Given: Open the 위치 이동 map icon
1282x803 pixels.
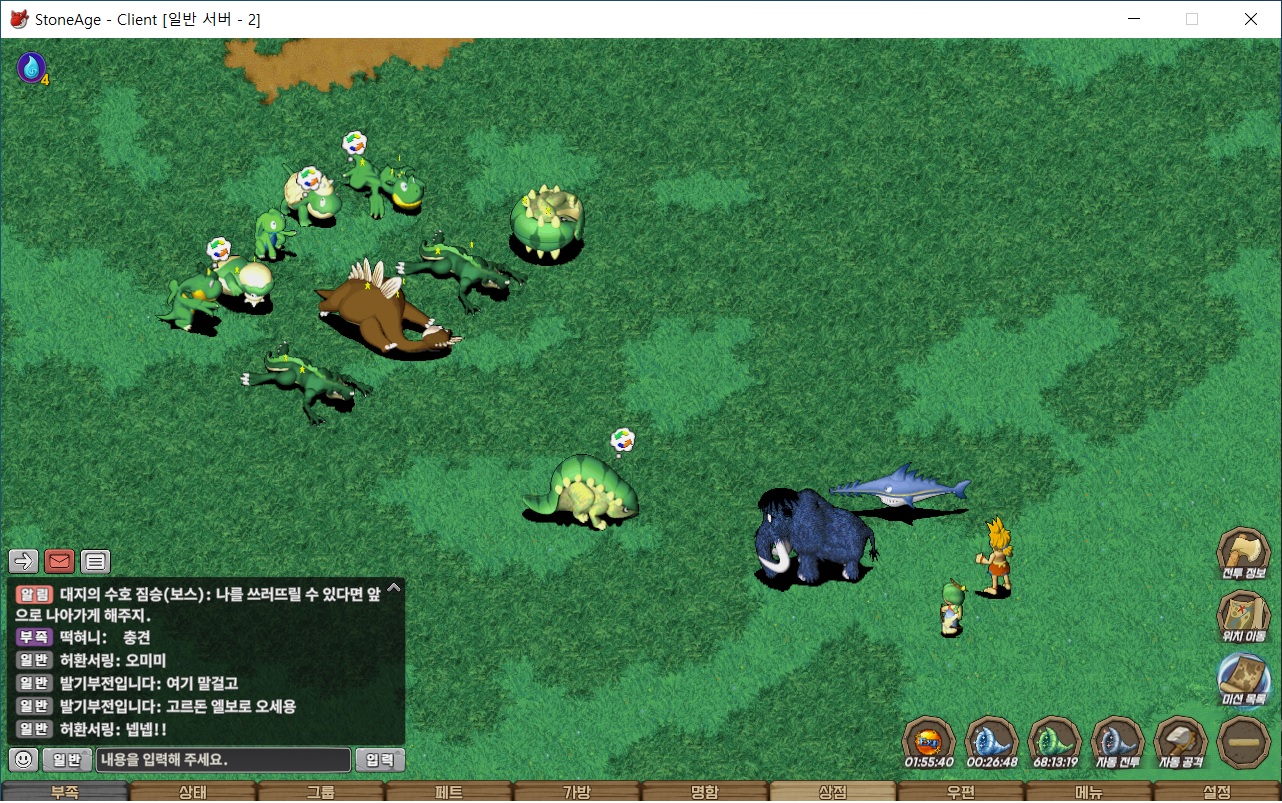Looking at the screenshot, I should [x=1243, y=615].
